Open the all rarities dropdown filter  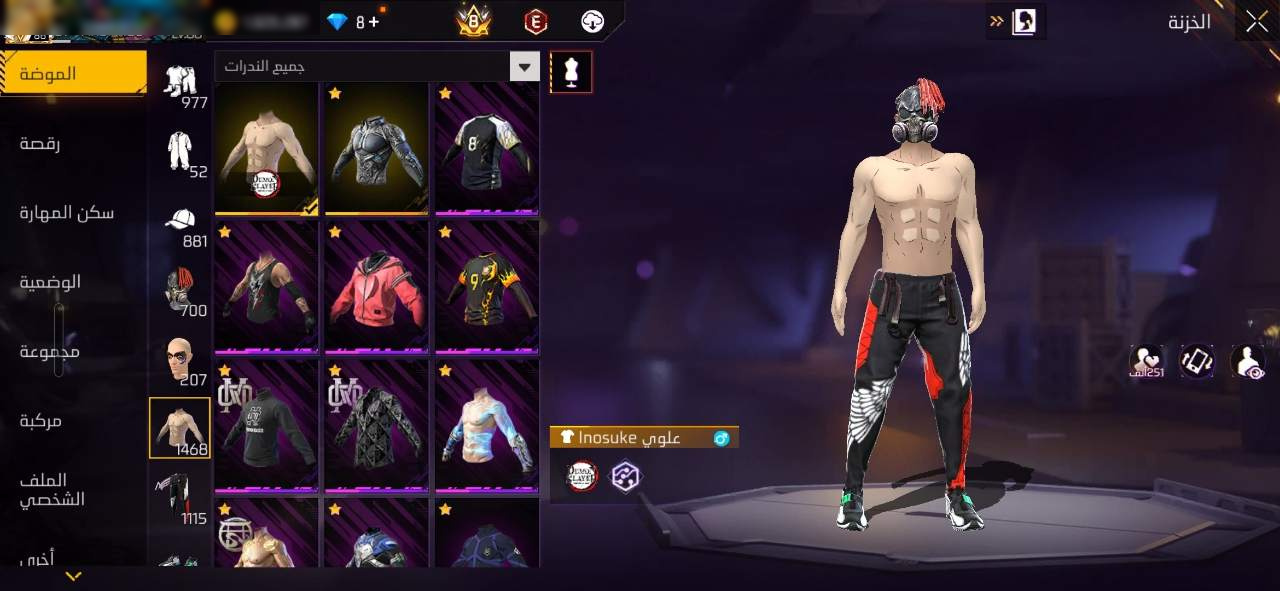(524, 67)
